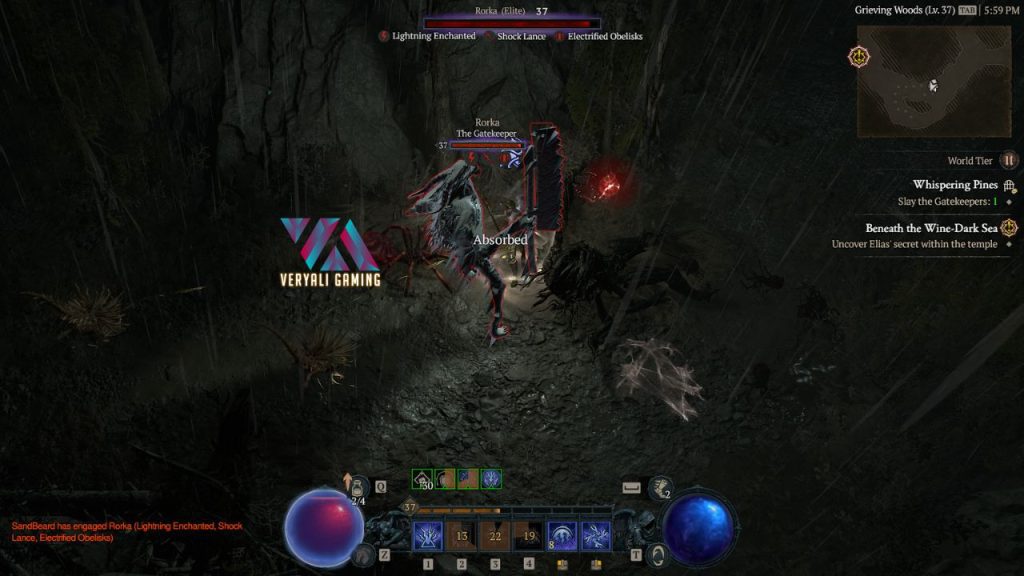This screenshot has height=576, width=1024.
Task: Click the round icon beside the Z key
Action: [364, 554]
